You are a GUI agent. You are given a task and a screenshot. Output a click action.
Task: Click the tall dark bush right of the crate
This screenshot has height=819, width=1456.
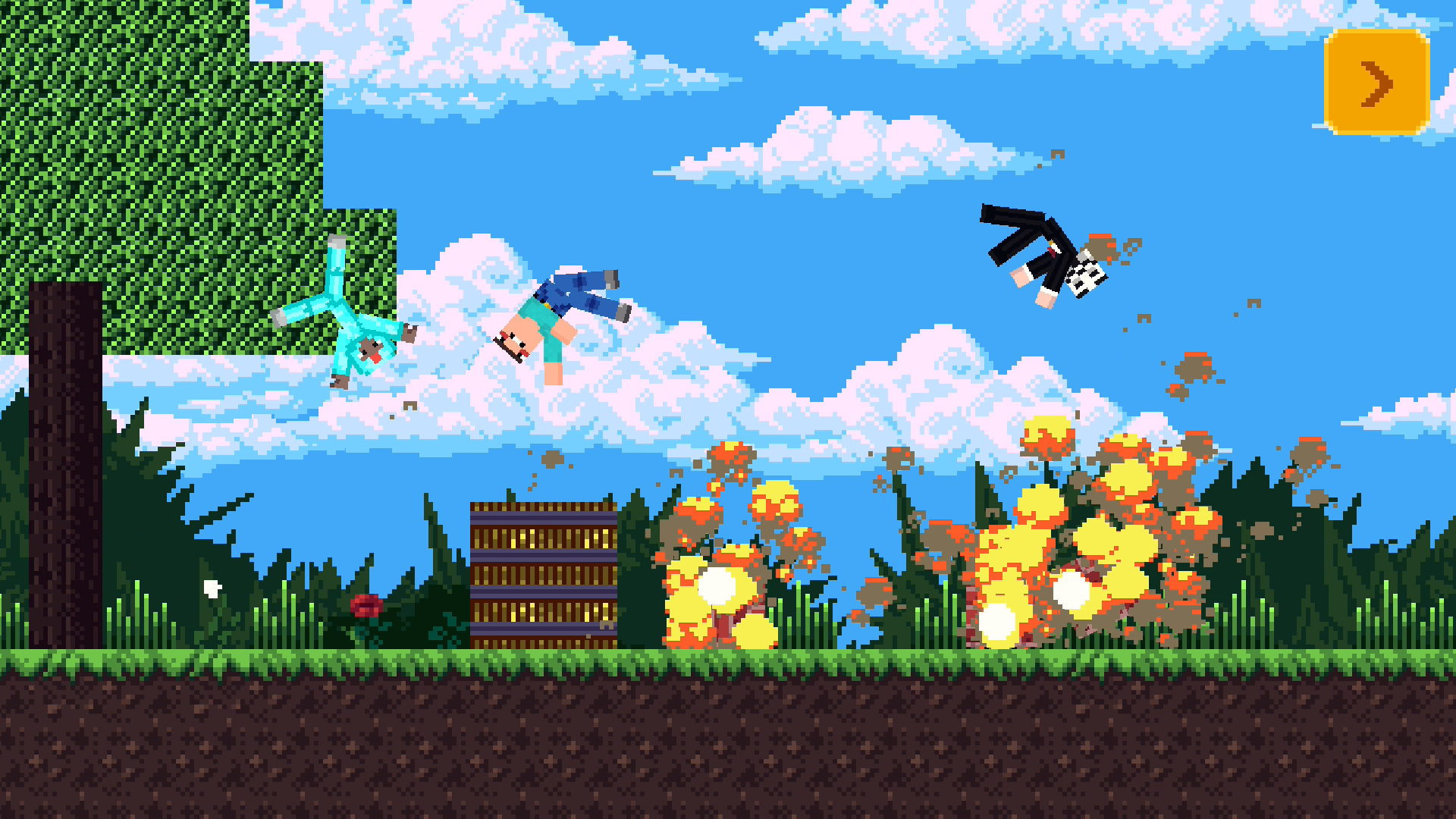(x=637, y=561)
